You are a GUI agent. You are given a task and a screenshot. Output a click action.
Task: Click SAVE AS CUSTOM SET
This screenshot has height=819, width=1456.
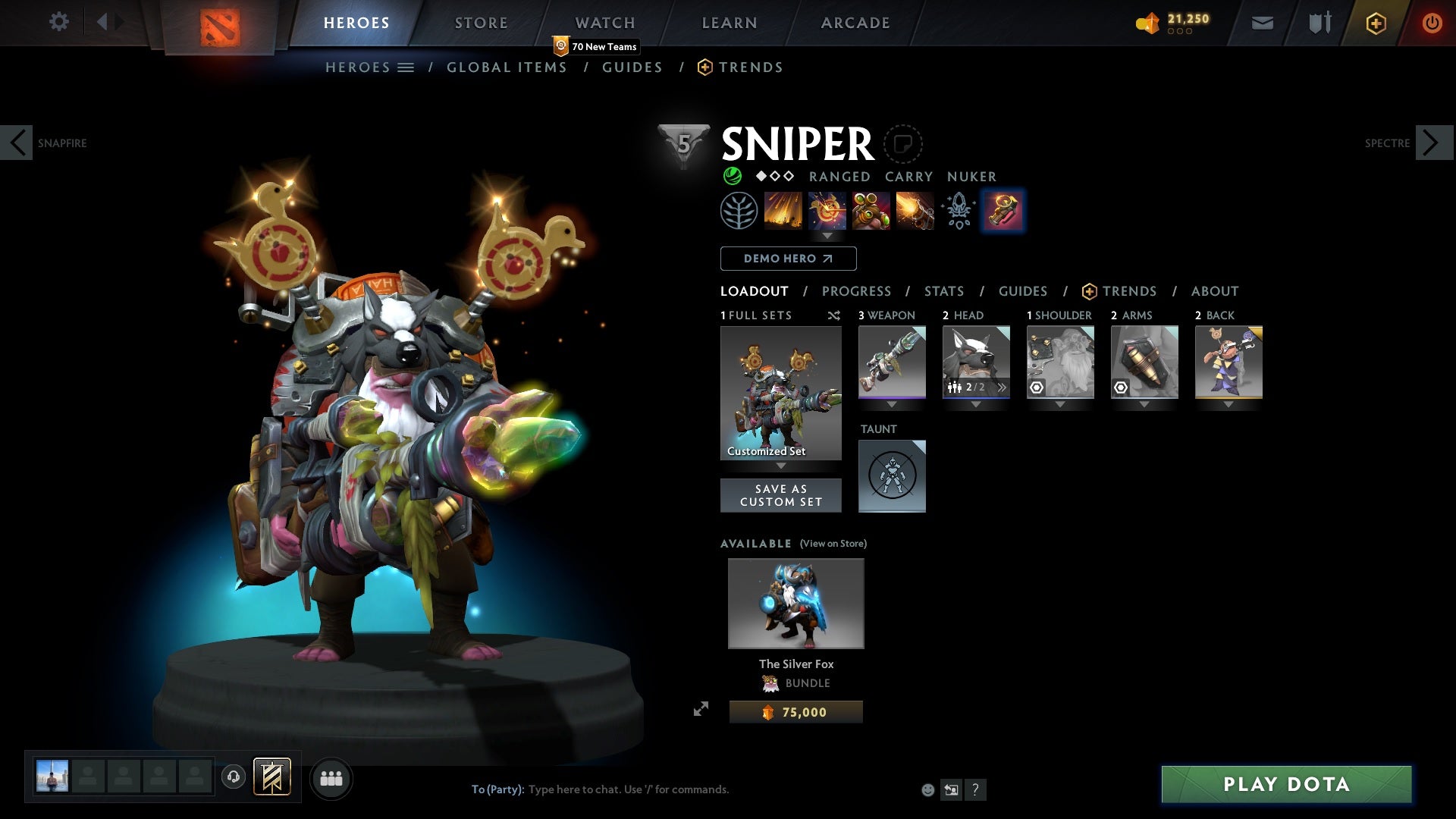(x=781, y=494)
